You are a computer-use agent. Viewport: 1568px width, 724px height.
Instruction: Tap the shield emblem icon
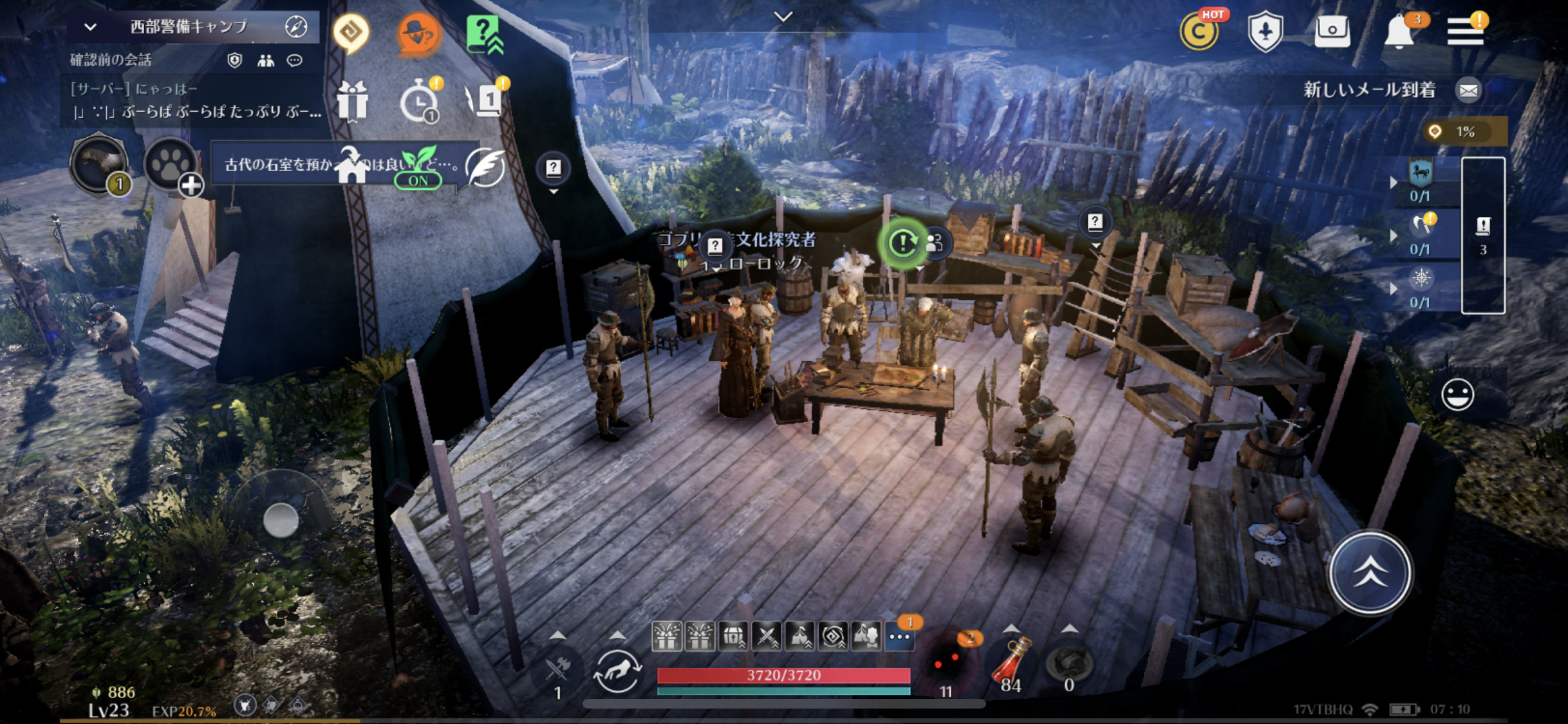click(1265, 32)
